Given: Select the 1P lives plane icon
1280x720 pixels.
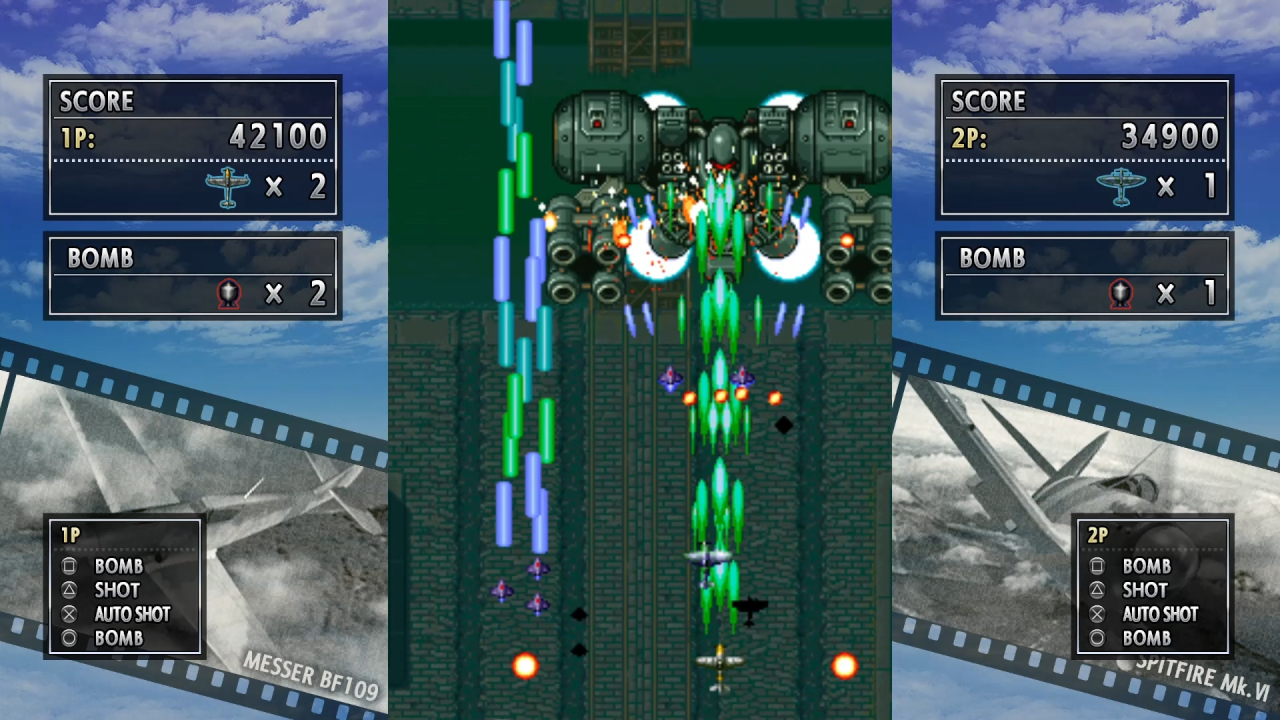Looking at the screenshot, I should (227, 186).
